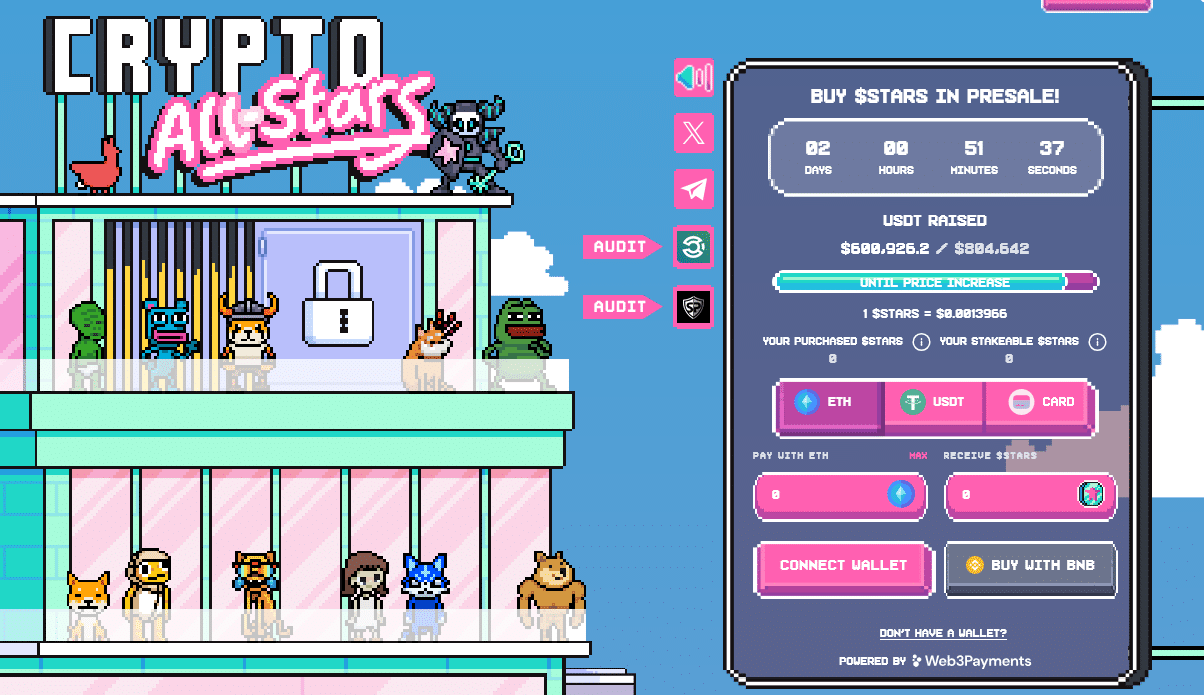This screenshot has width=1204, height=695.
Task: Click the Connect Wallet button
Action: click(x=843, y=565)
